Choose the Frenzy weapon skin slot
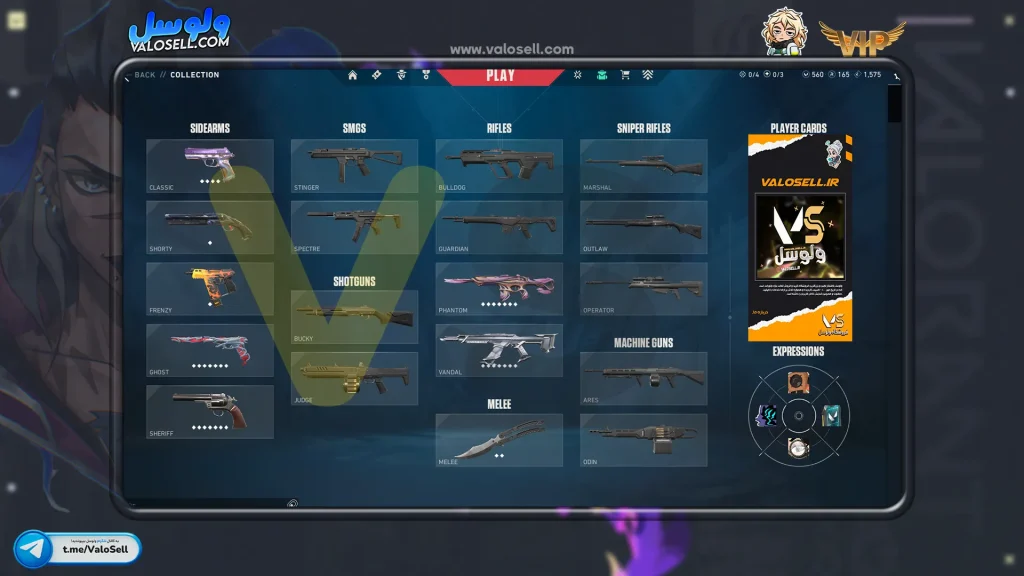1024x576 pixels. (210, 289)
